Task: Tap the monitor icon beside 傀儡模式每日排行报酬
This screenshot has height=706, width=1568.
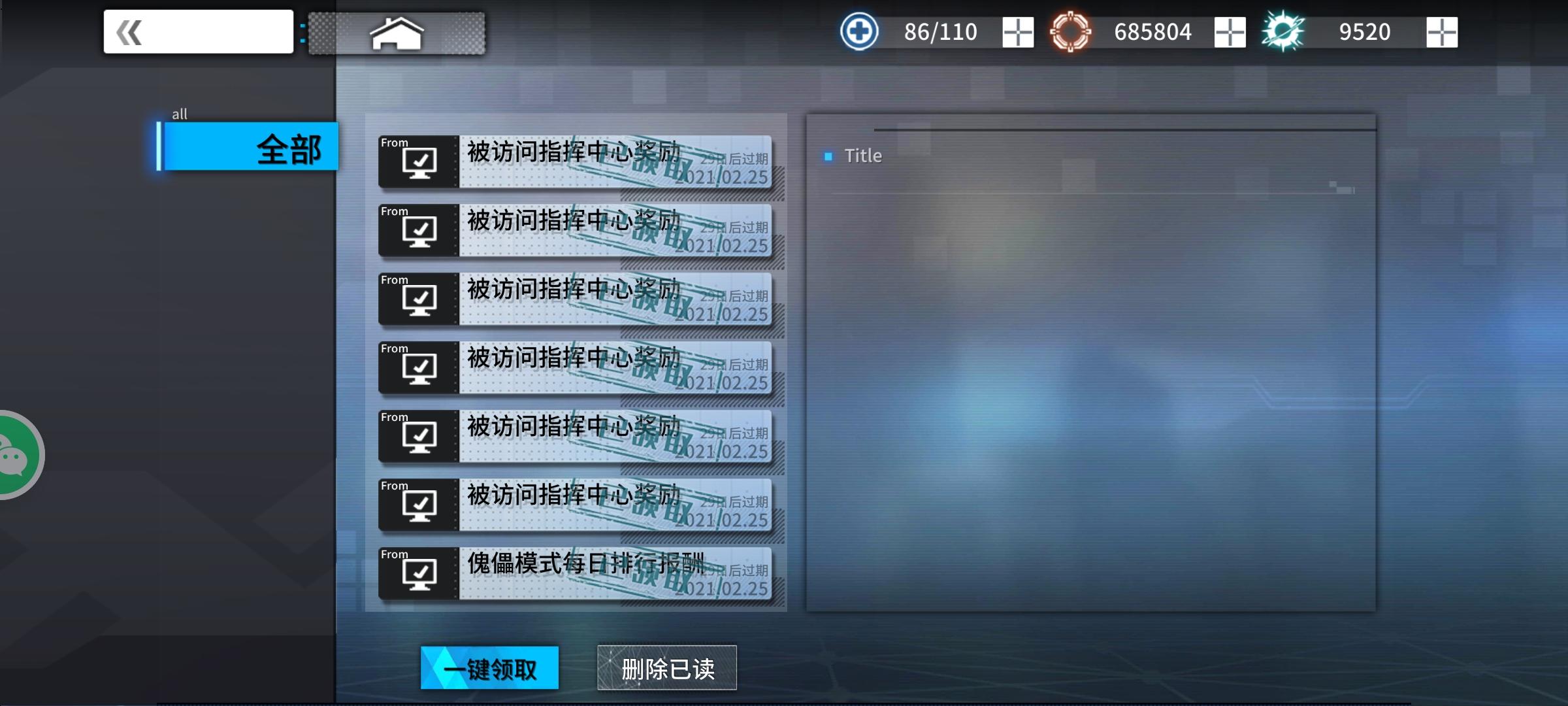Action: point(419,573)
